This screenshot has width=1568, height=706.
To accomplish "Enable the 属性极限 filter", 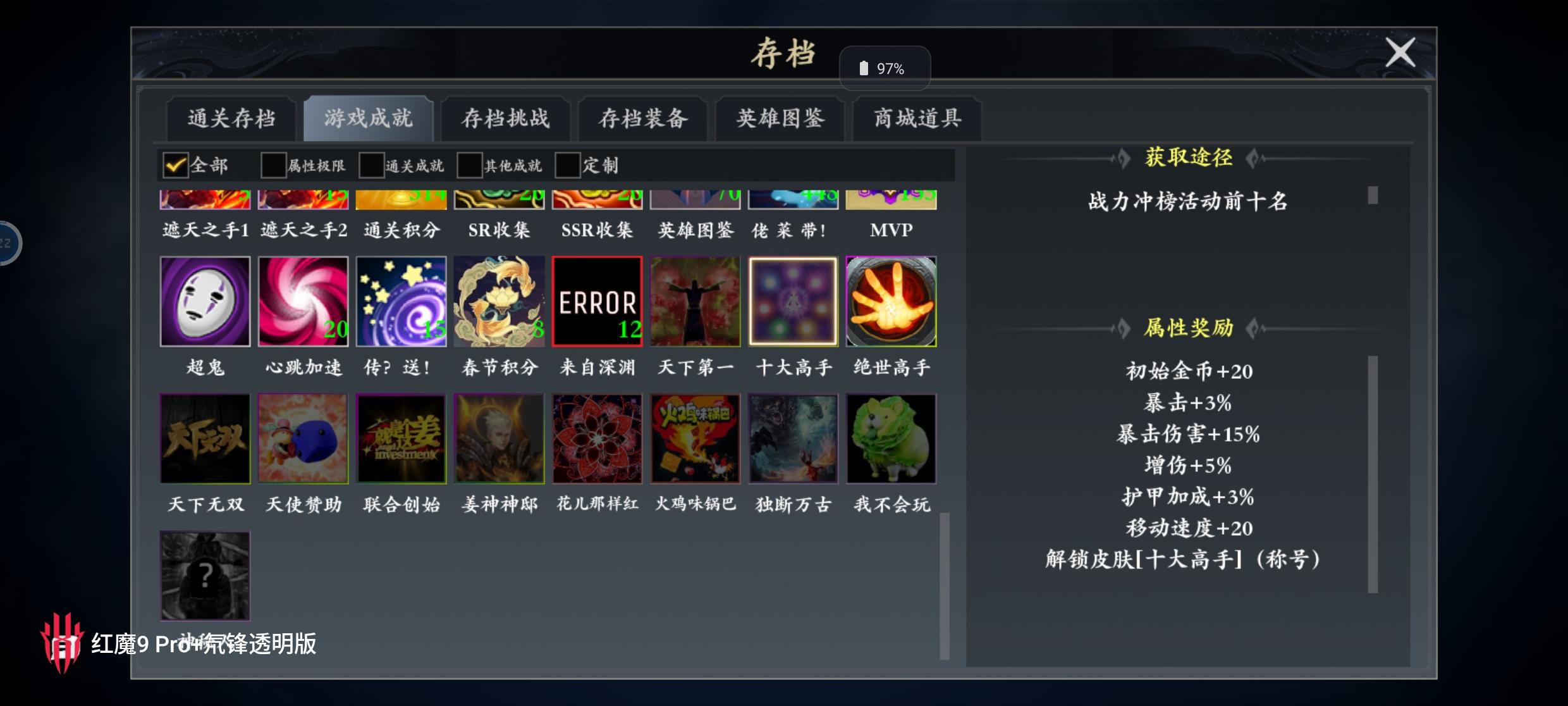I will (x=273, y=164).
